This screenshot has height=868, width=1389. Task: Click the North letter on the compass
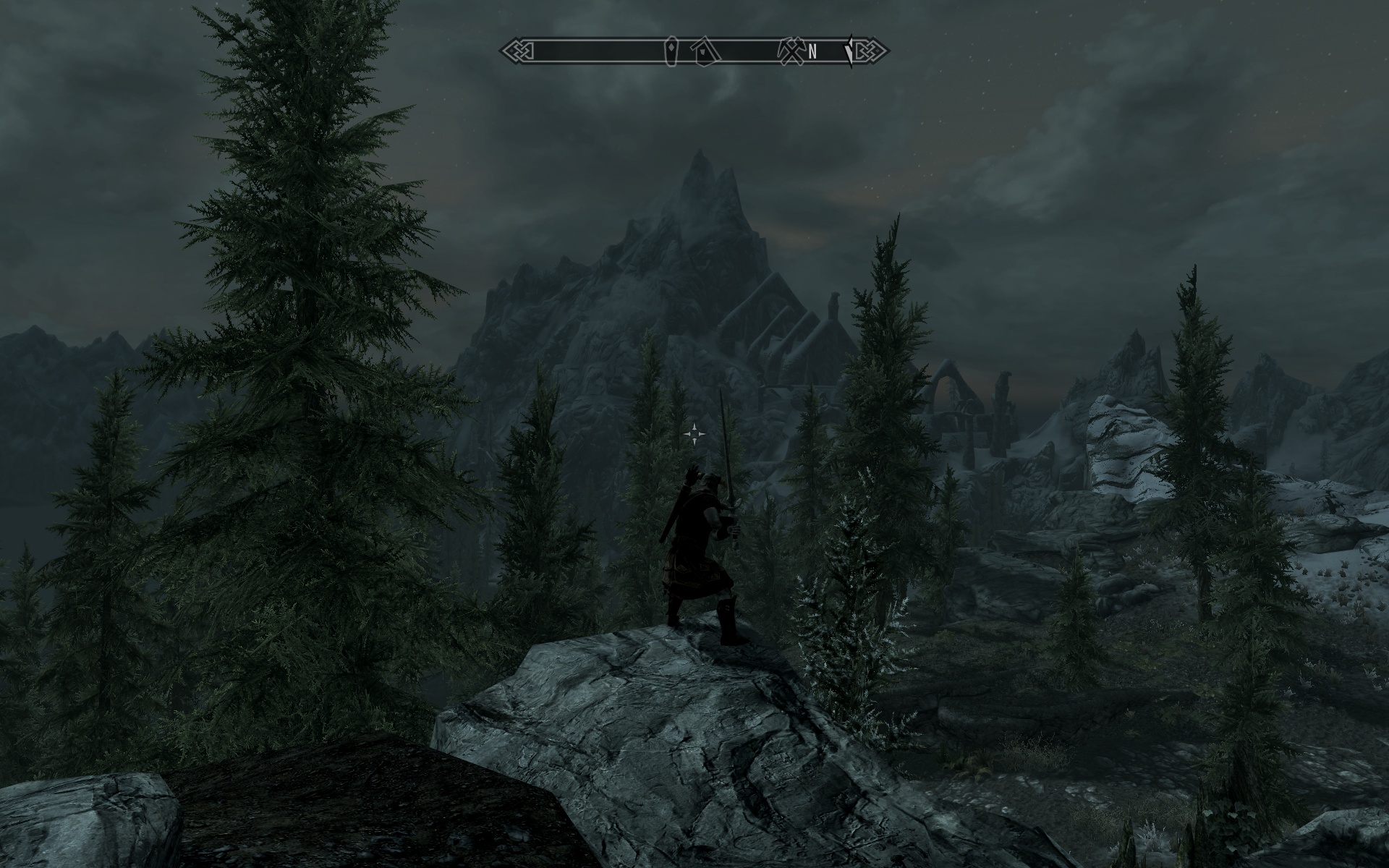tap(812, 51)
